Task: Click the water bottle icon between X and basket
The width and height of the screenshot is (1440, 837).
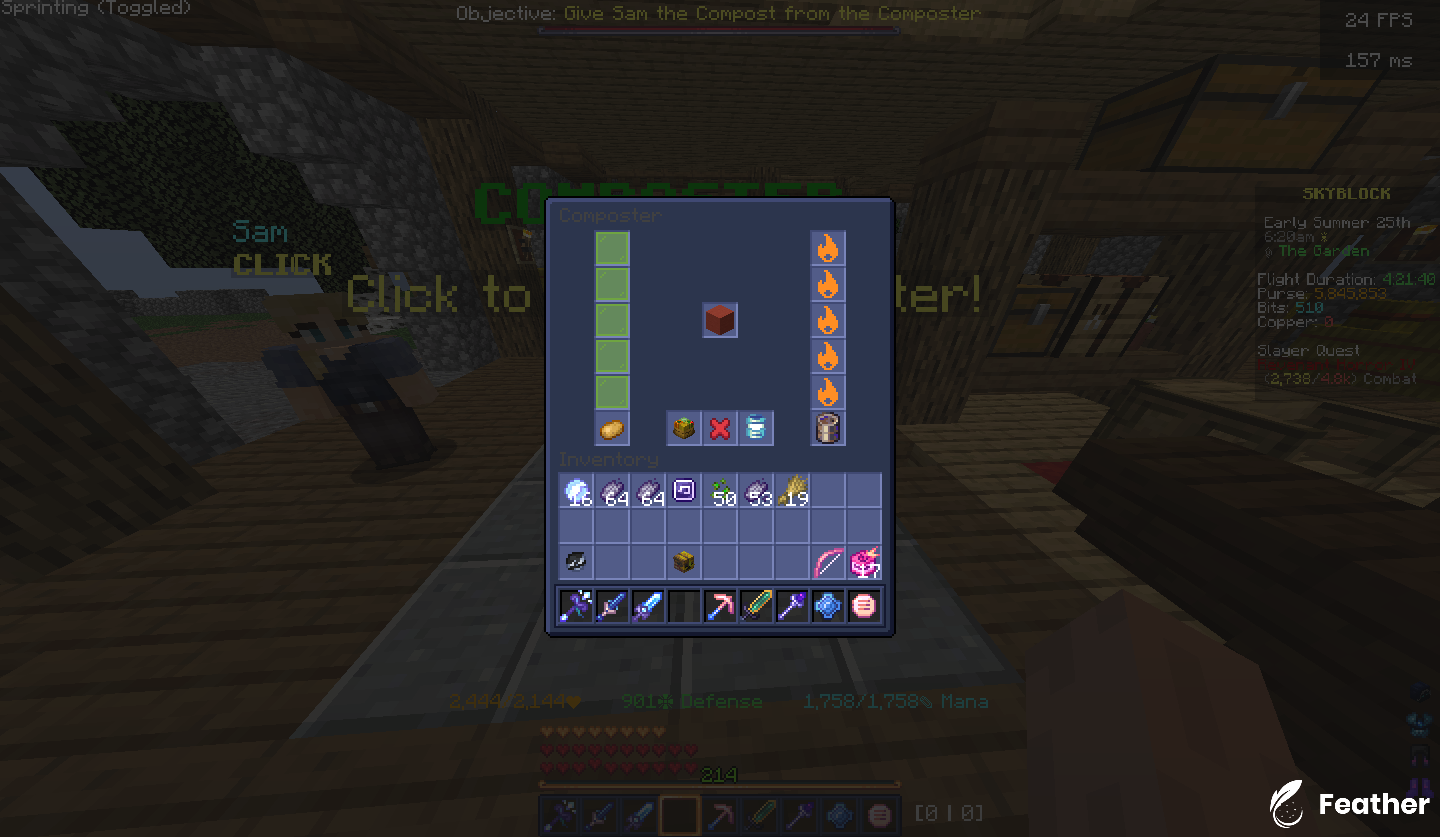Action: click(x=755, y=428)
